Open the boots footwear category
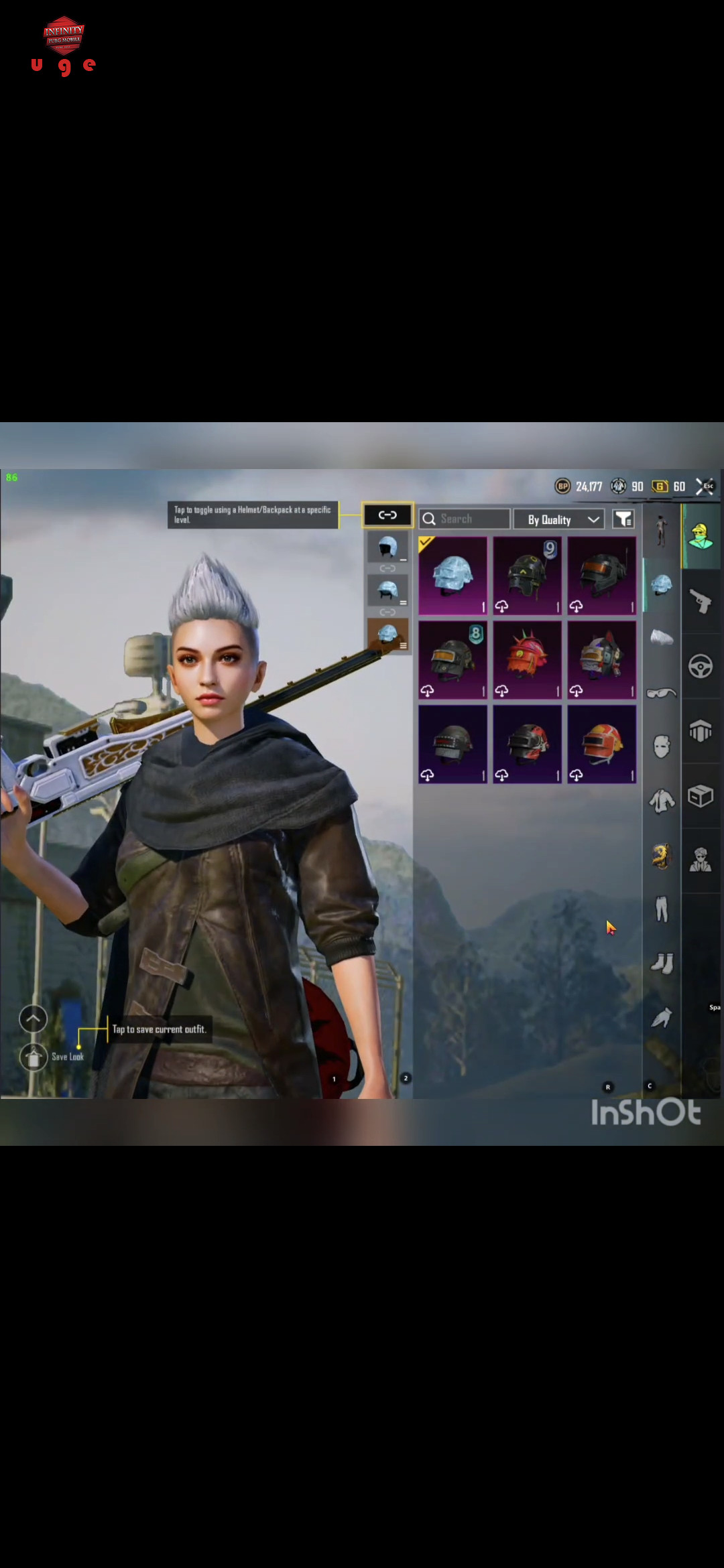This screenshot has width=724, height=1568. tap(662, 964)
